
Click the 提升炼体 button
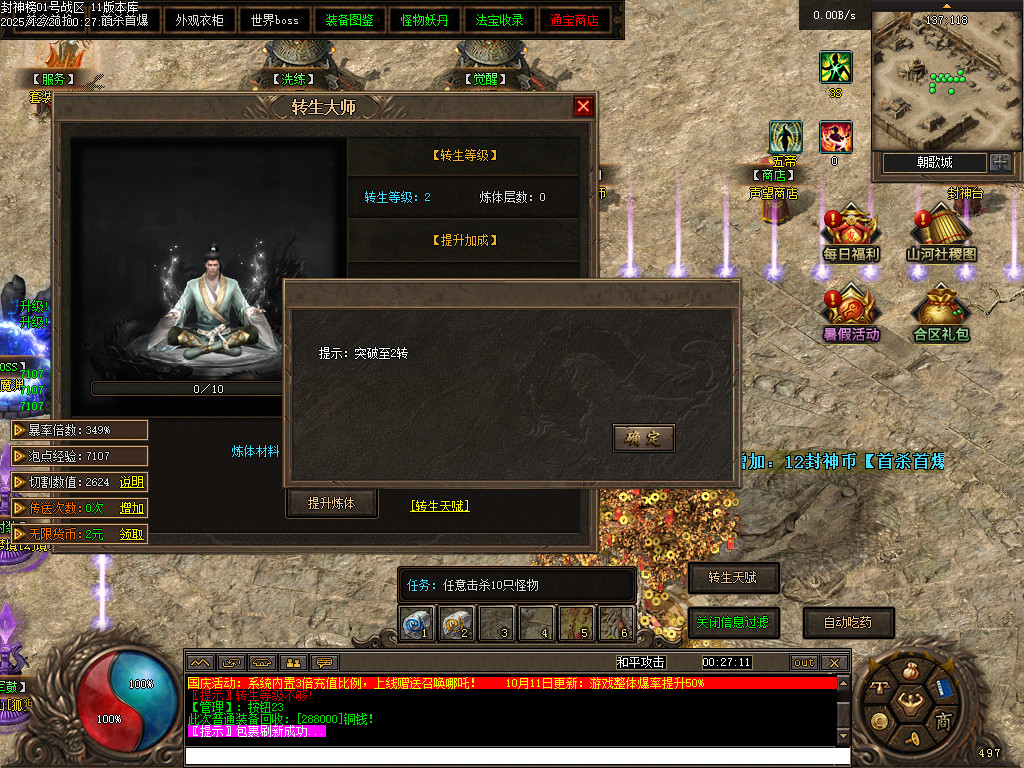tap(331, 503)
